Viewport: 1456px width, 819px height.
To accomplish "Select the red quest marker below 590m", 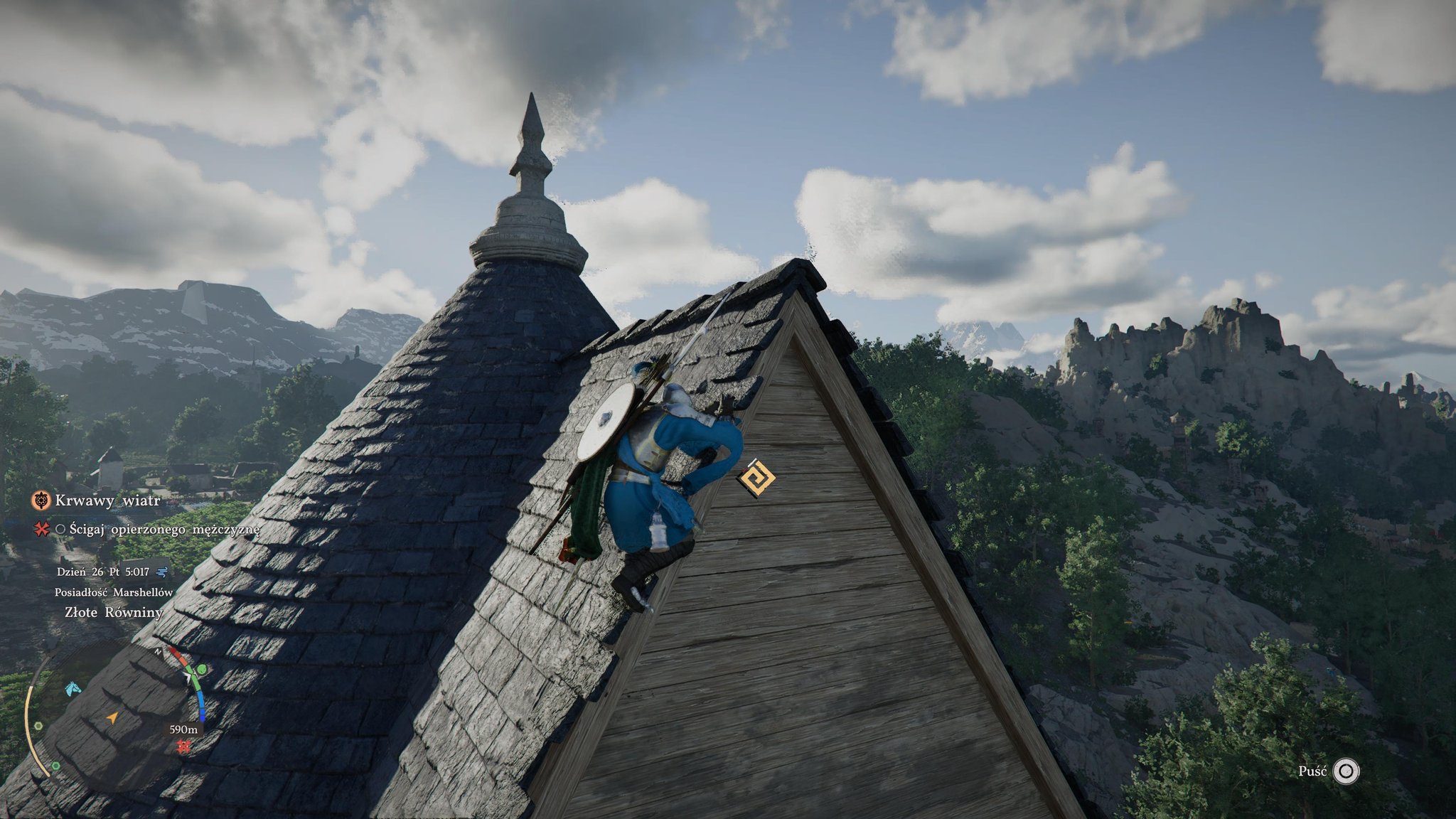I will click(184, 746).
